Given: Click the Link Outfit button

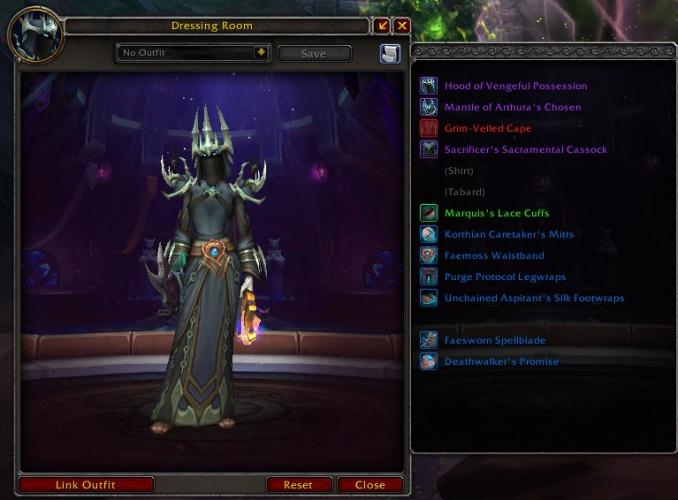Looking at the screenshot, I should (x=85, y=485).
